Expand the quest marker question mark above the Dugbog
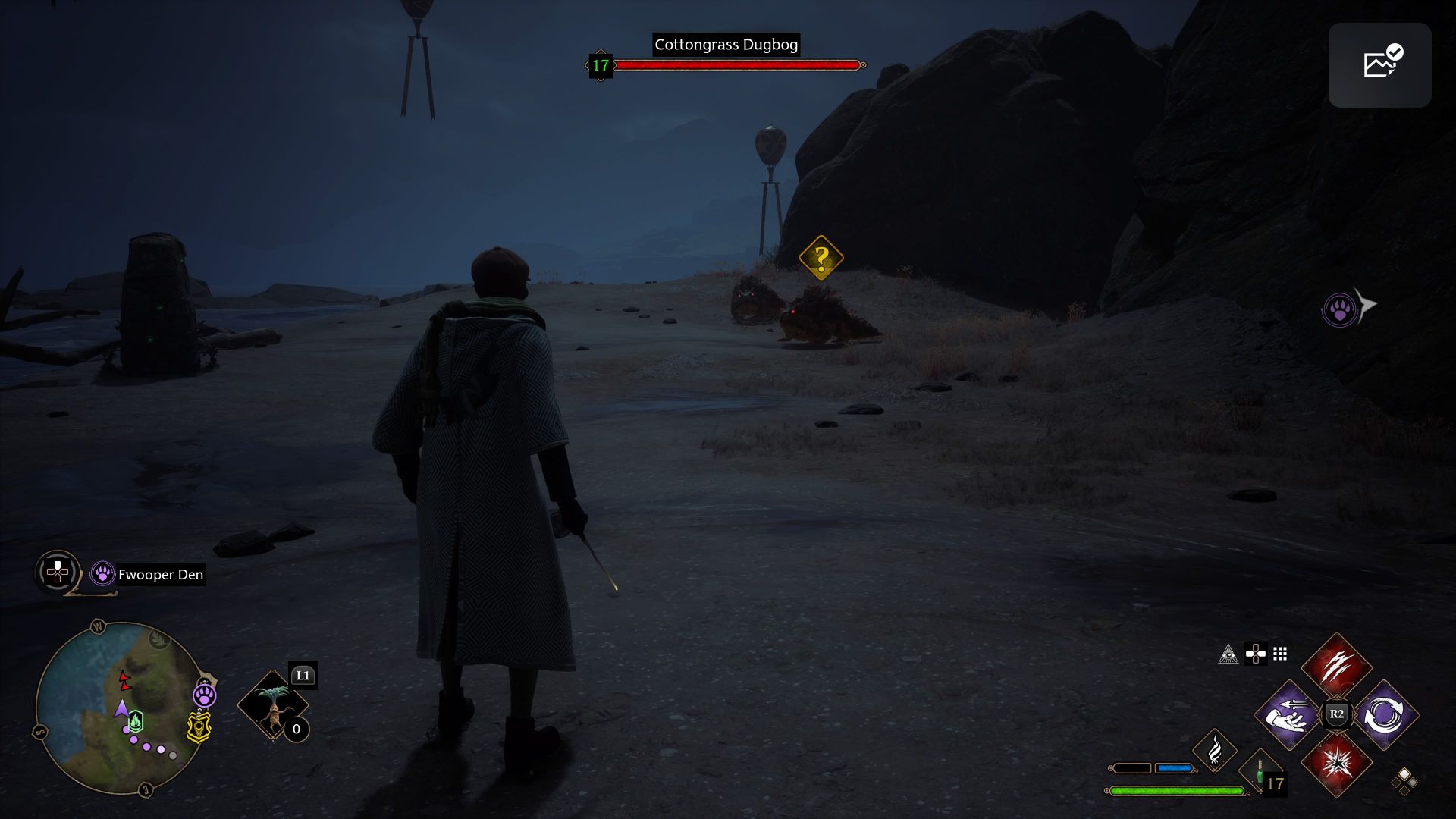This screenshot has width=1456, height=819. [x=821, y=256]
